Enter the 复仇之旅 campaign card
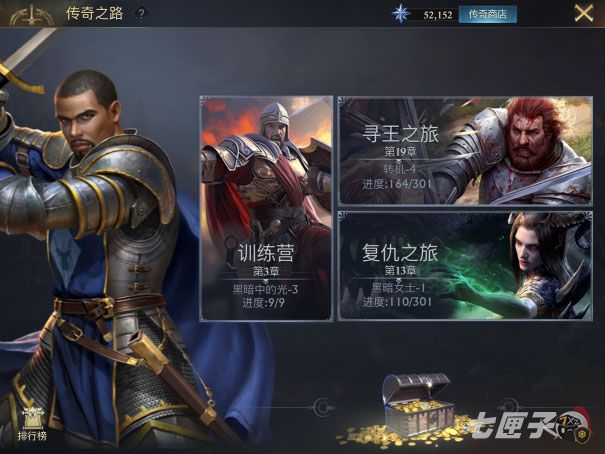605x454 pixels. click(464, 266)
